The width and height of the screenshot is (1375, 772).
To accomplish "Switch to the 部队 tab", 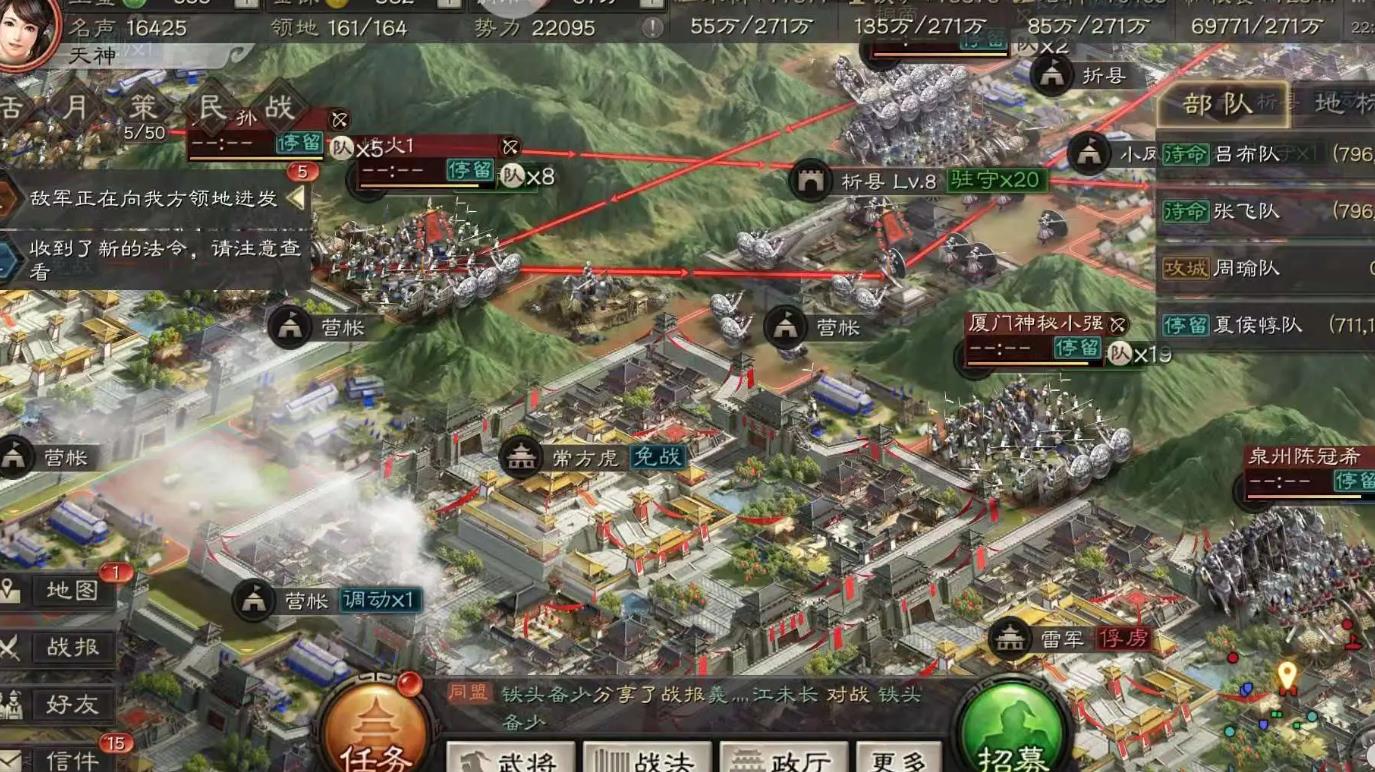I will (x=1222, y=103).
